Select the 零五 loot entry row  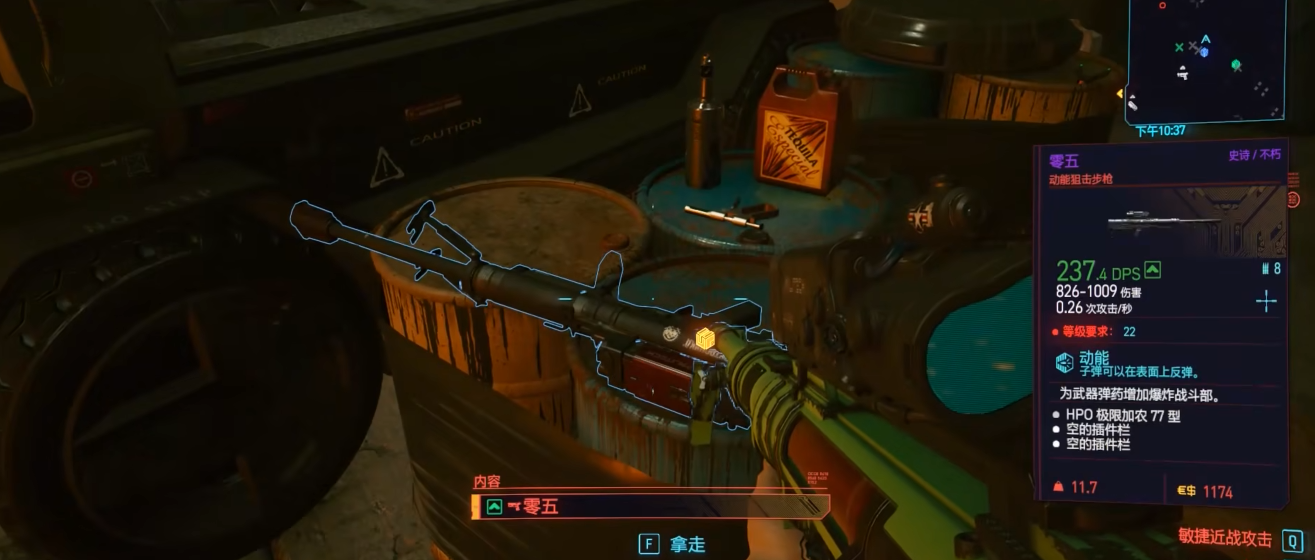pyautogui.click(x=650, y=506)
